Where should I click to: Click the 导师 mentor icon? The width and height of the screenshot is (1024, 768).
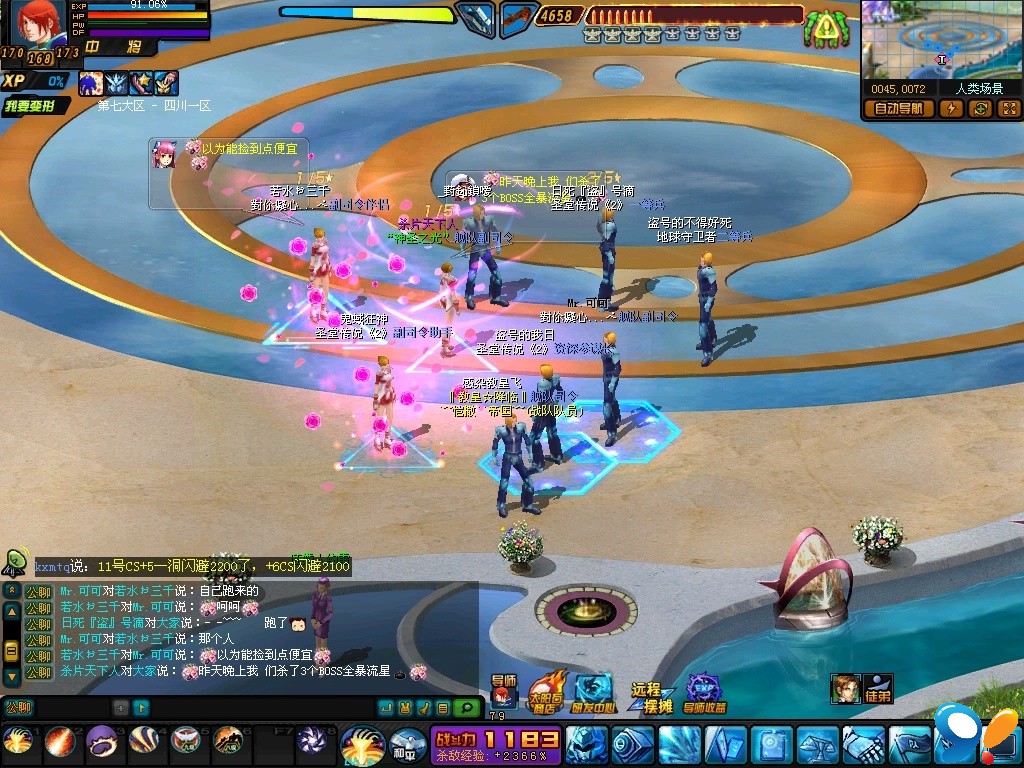coord(502,690)
